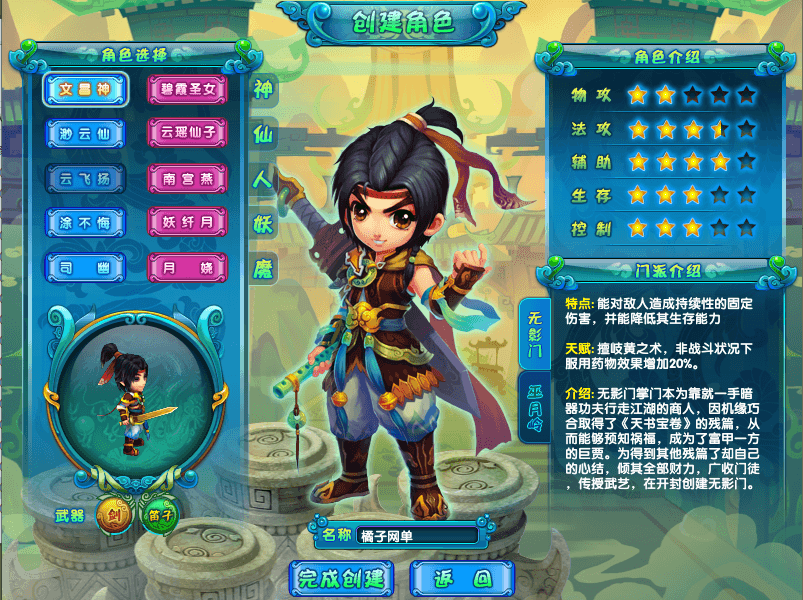The image size is (803, 600).
Task: Confirm with the 完成创建 button
Action: click(x=342, y=578)
